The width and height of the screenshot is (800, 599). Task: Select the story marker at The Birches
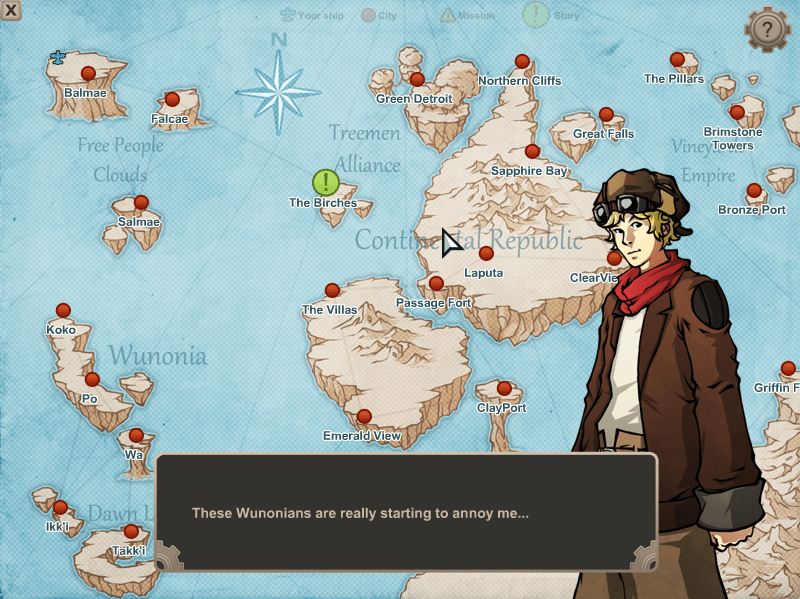tap(326, 182)
